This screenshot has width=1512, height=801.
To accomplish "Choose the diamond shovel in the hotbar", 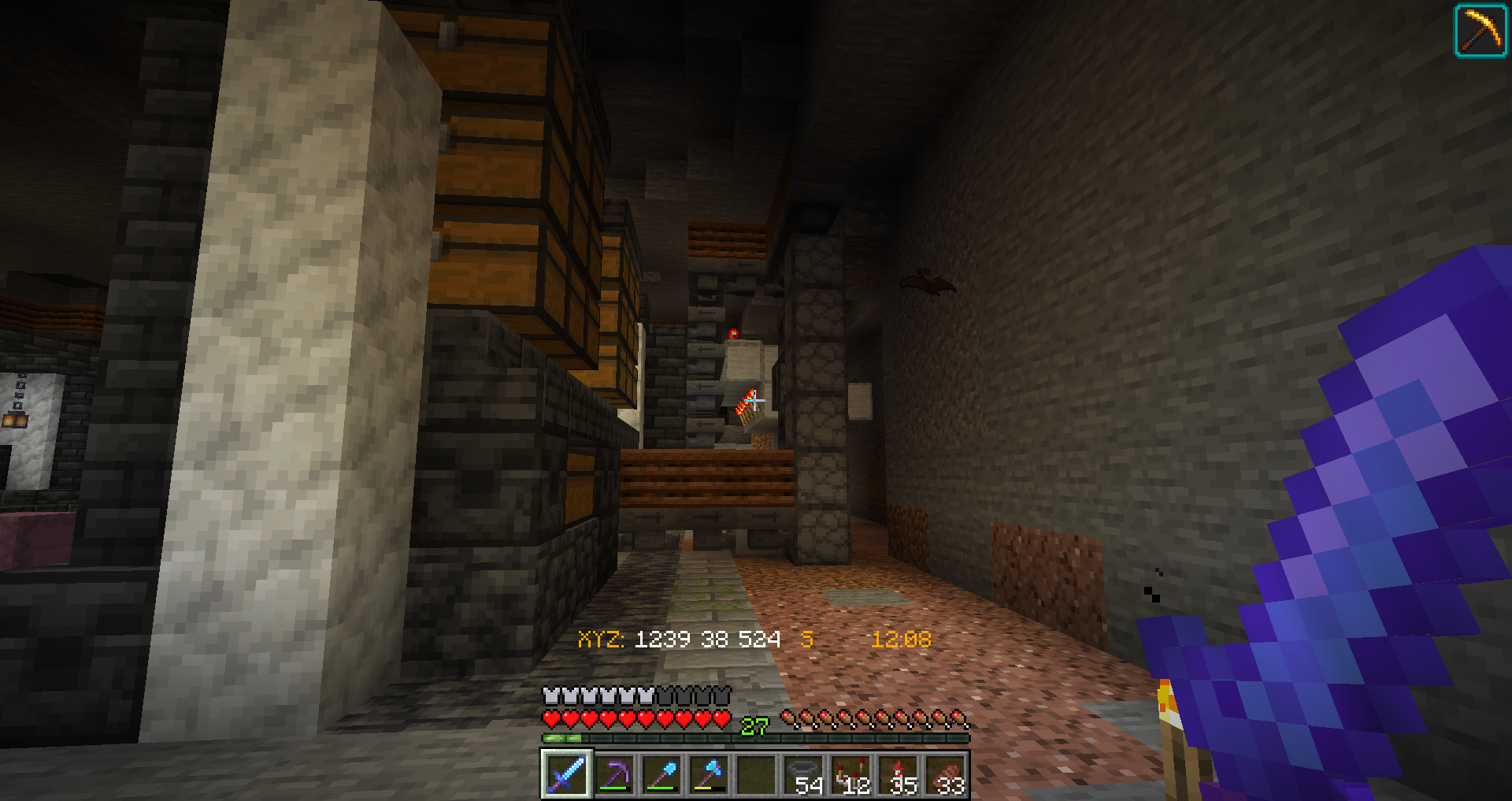I will pos(661,774).
